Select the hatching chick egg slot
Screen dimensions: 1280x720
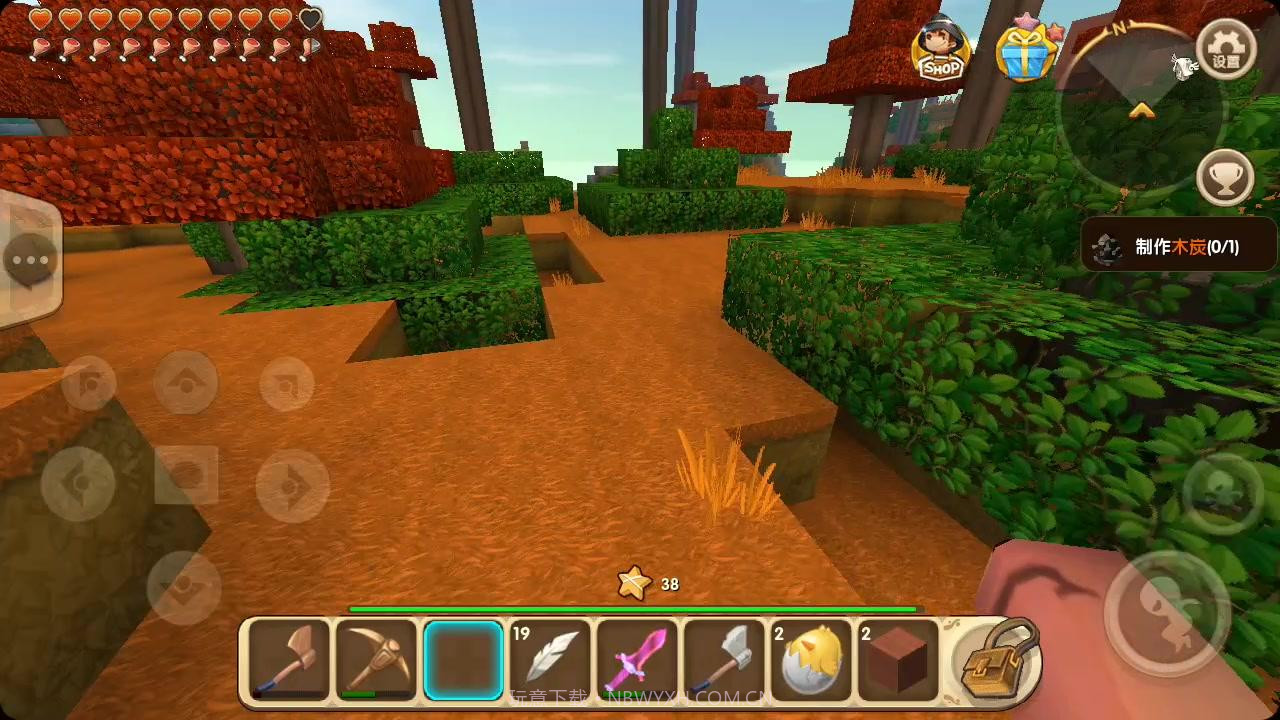[x=809, y=660]
